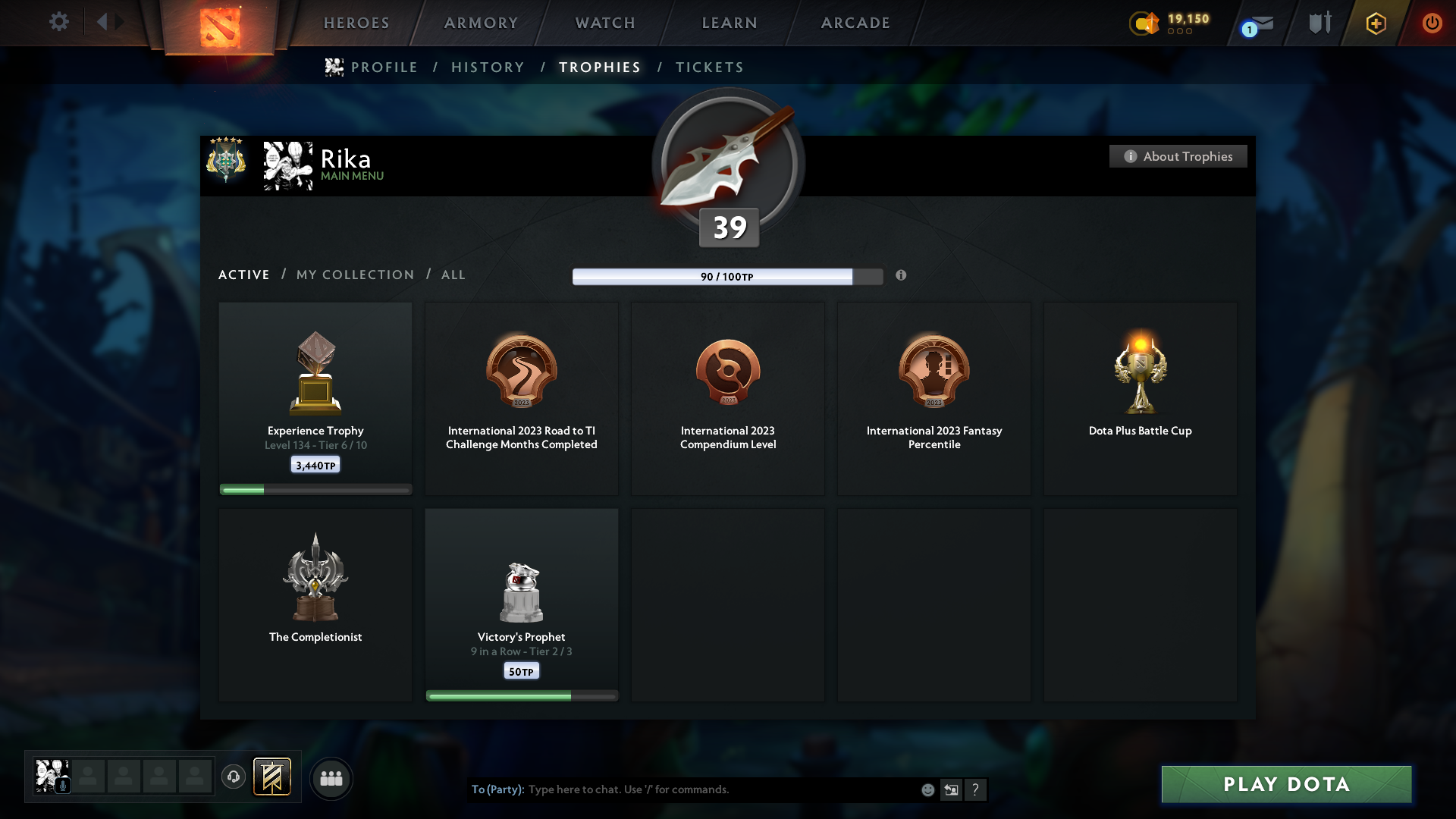Open the friends list people icon
1456x819 pixels.
pyautogui.click(x=331, y=778)
